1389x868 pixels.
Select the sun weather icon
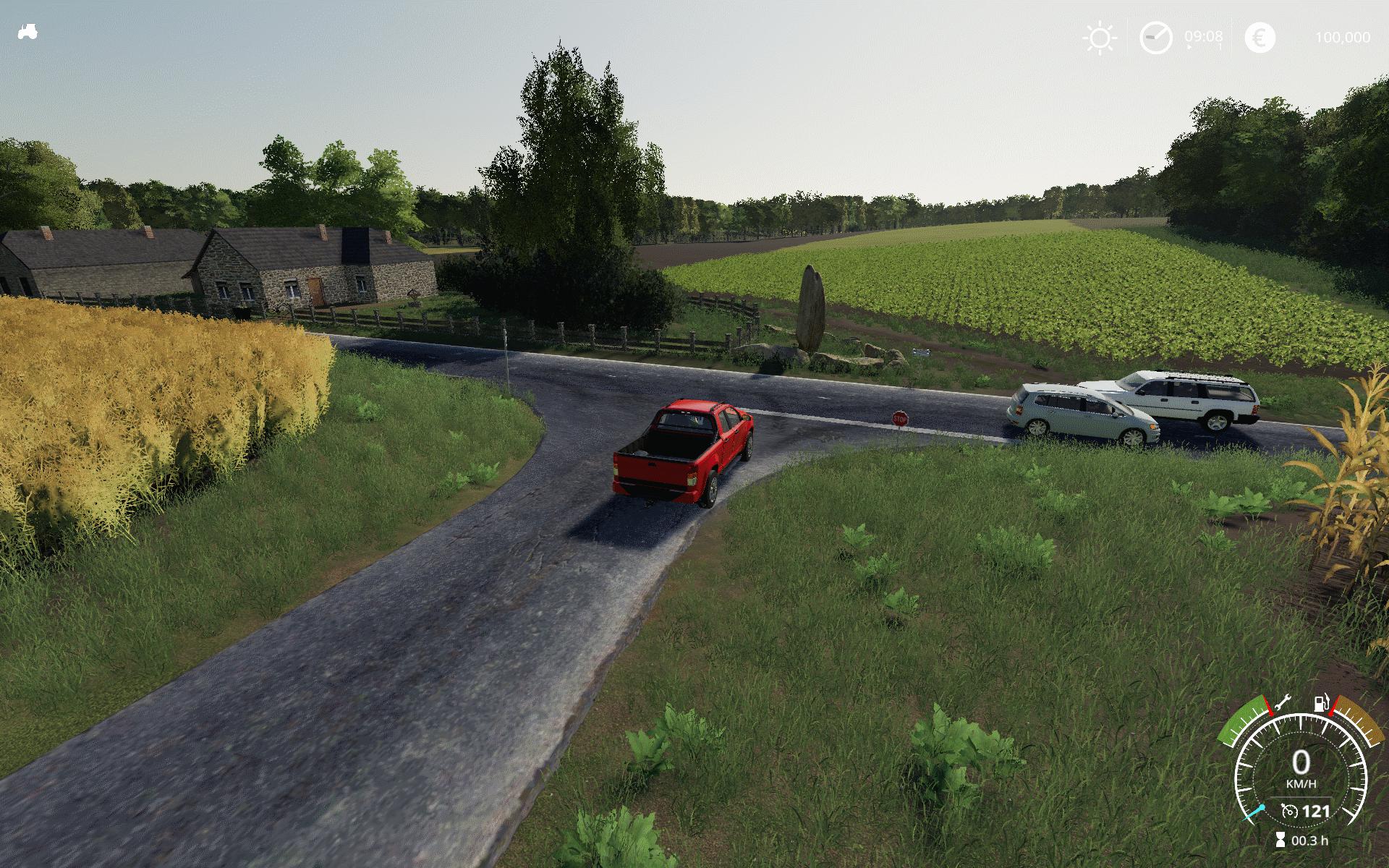pos(1100,38)
